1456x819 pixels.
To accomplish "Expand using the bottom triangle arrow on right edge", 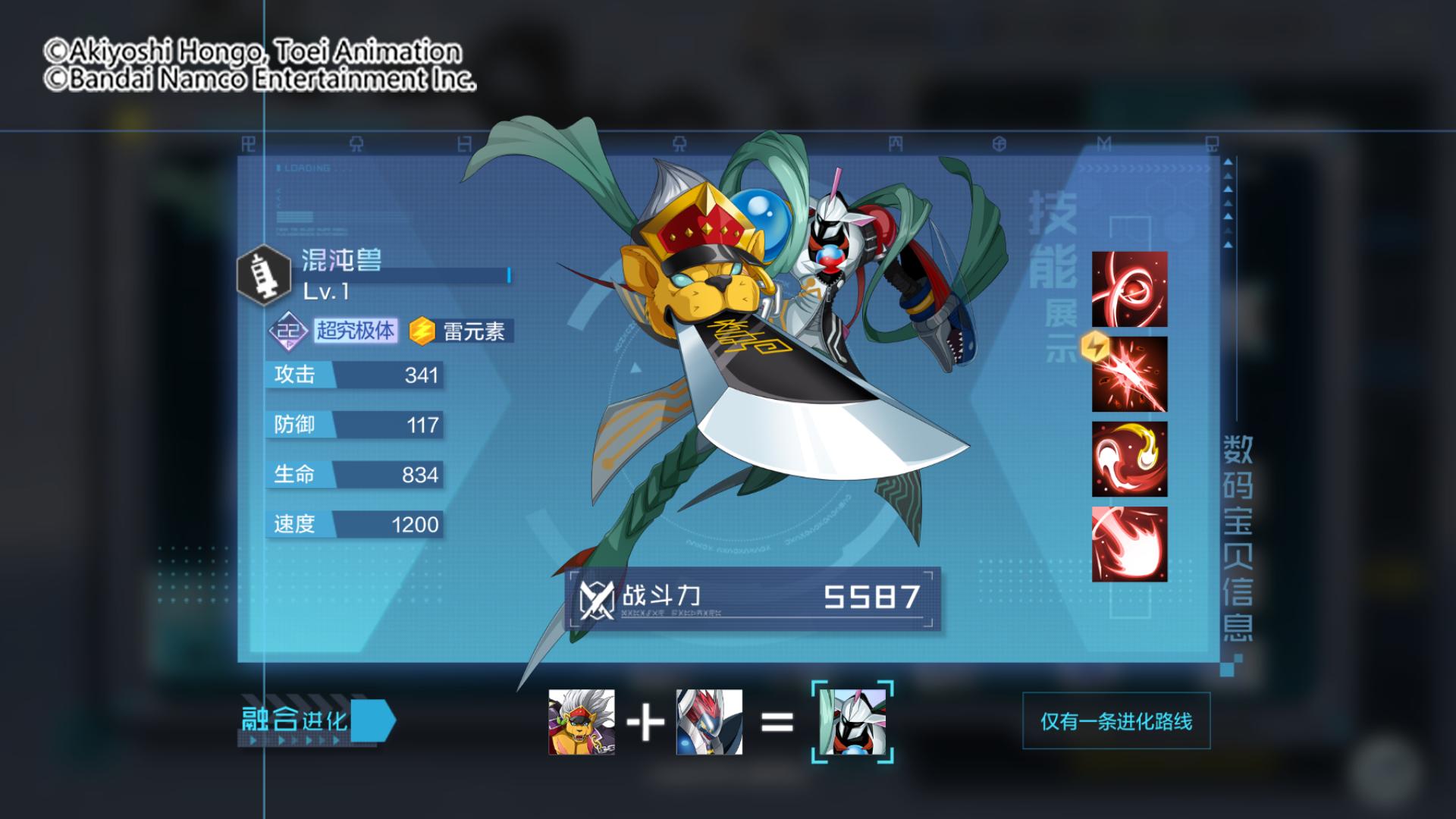I will pyautogui.click(x=1227, y=244).
